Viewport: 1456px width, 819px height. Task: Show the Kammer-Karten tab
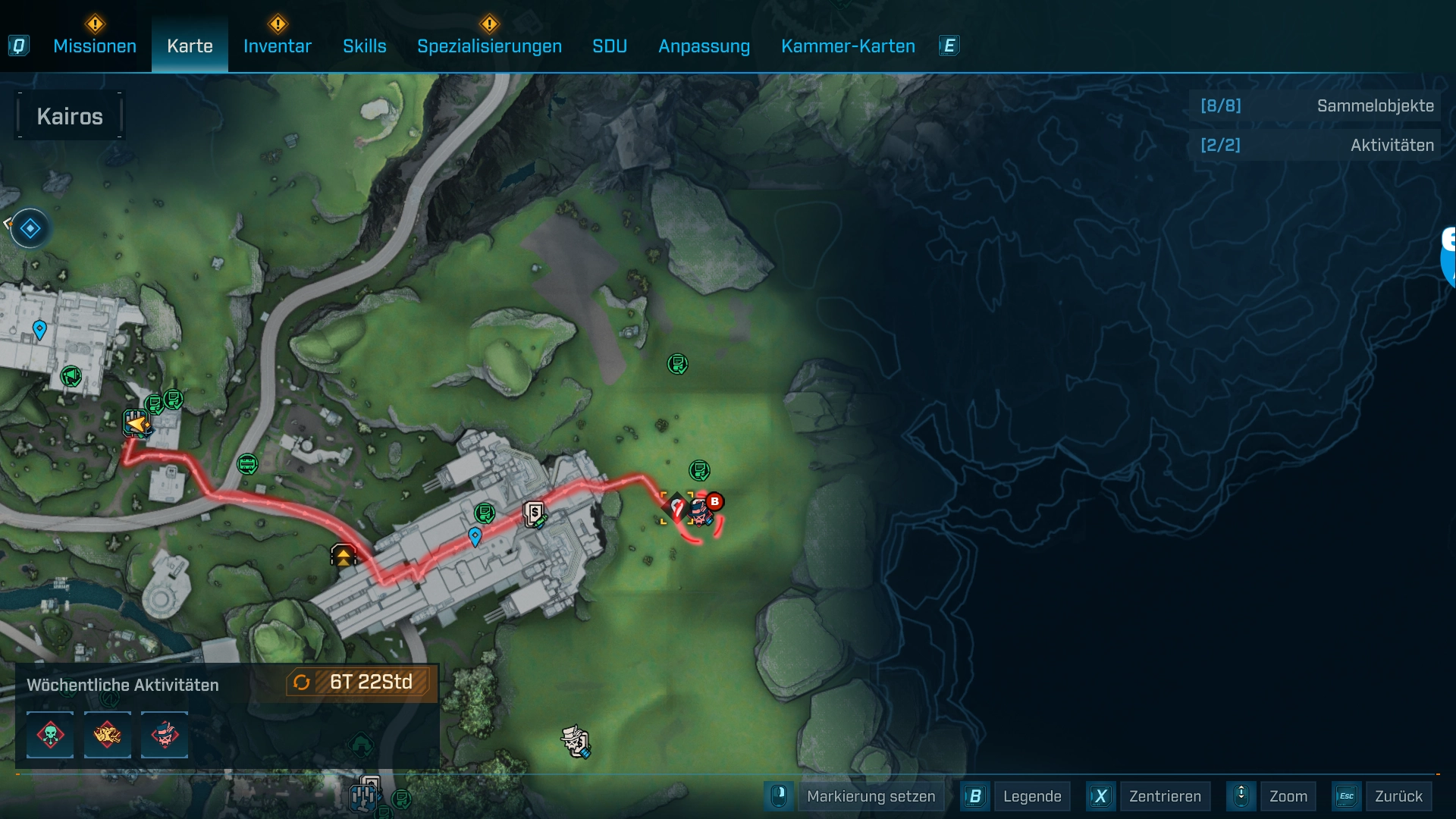tap(848, 46)
